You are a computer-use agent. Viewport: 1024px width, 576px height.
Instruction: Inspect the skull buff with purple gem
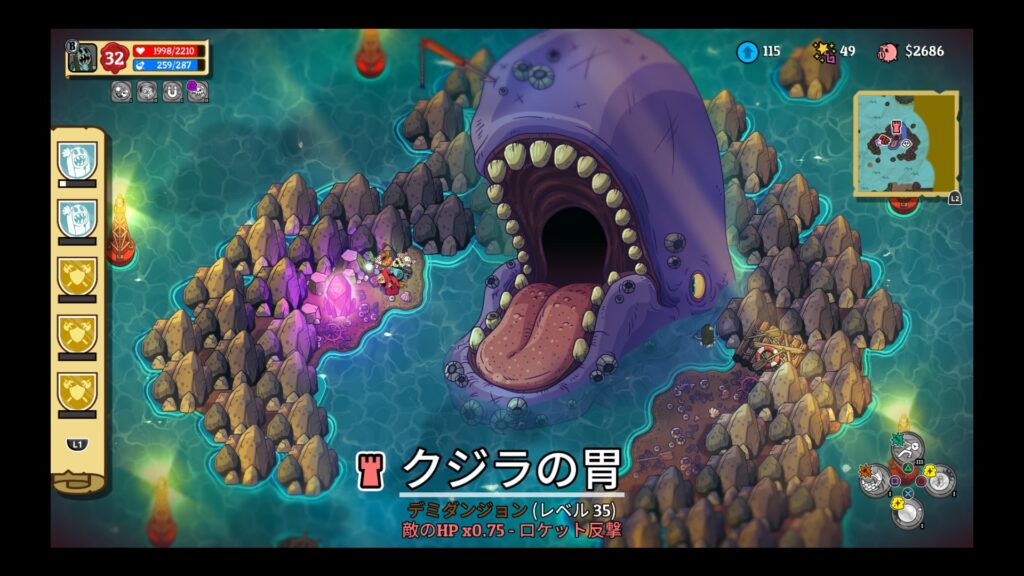click(198, 92)
